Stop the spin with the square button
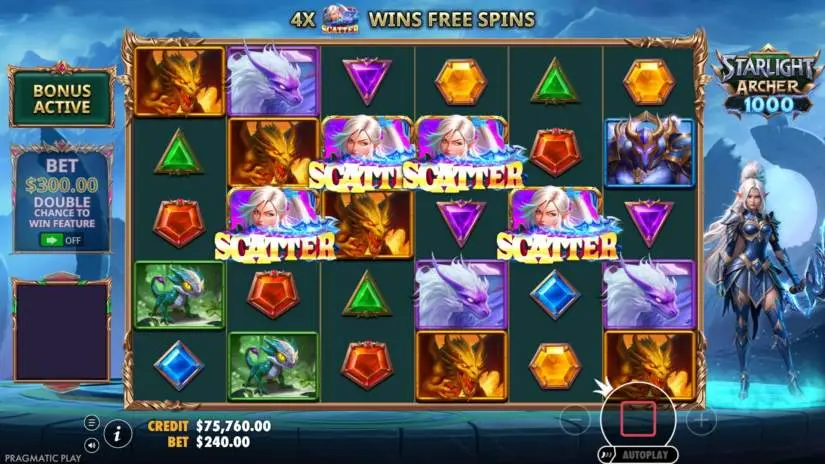 pos(637,418)
